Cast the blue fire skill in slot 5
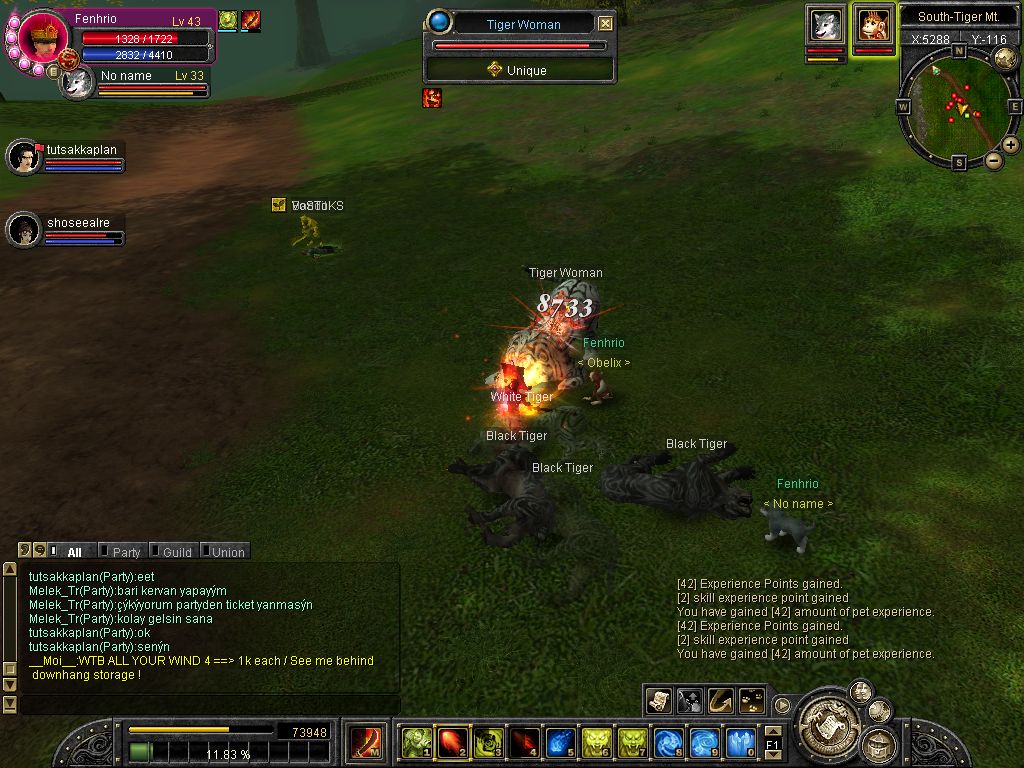1024x768 pixels. (x=560, y=742)
